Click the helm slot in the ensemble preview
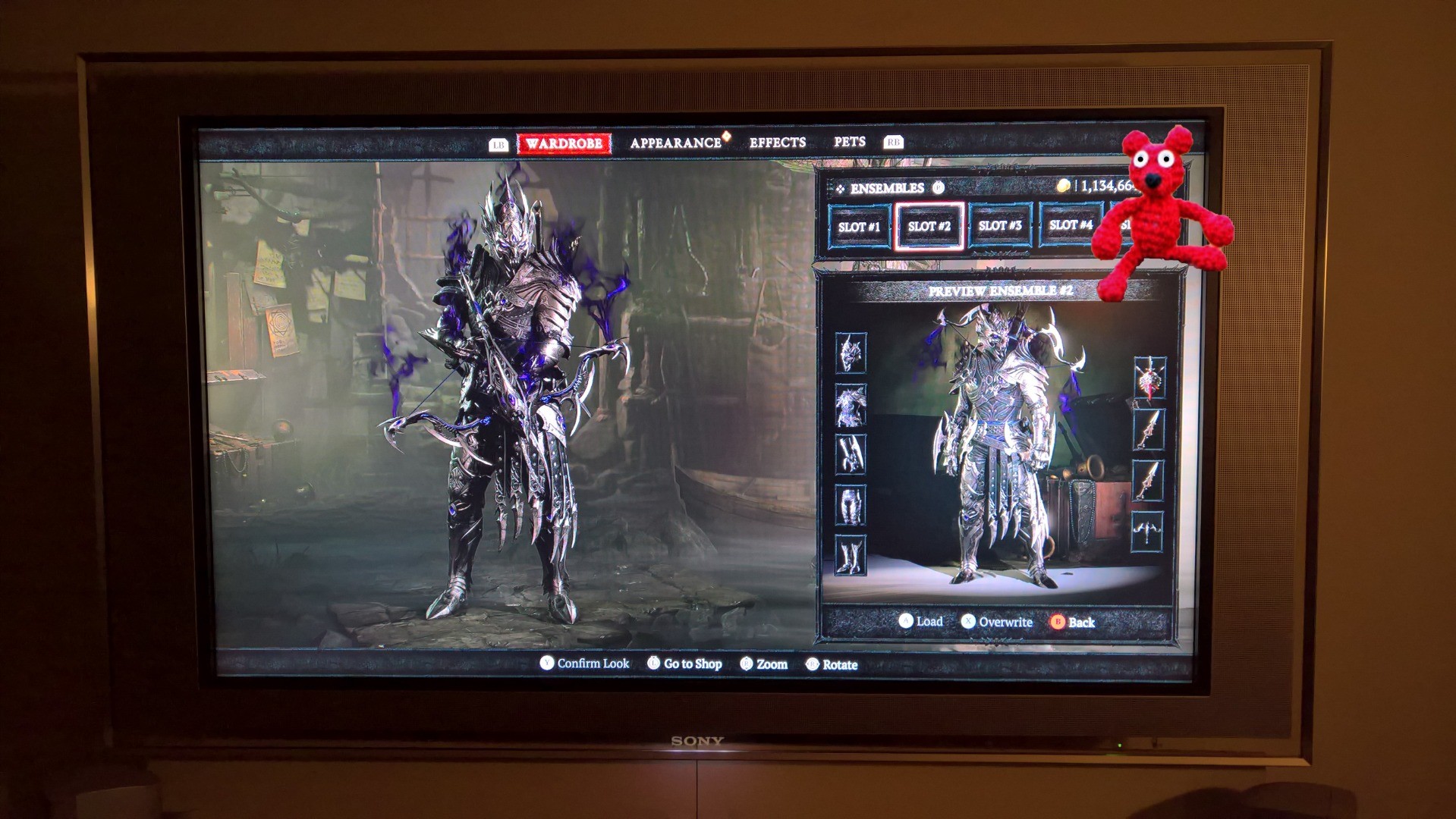The height and width of the screenshot is (819, 1456). (x=851, y=353)
